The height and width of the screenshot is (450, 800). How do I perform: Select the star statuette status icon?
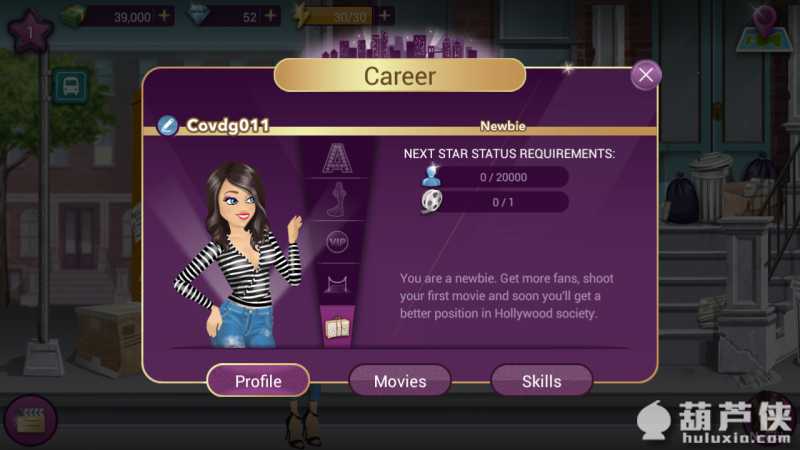point(338,199)
